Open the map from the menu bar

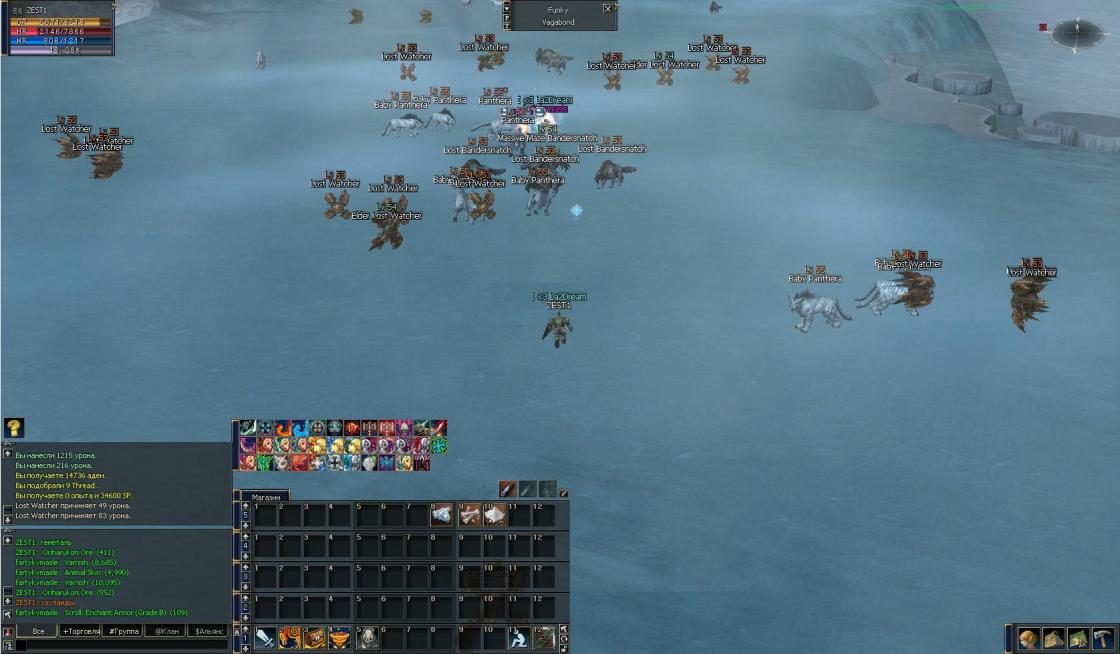1078,639
